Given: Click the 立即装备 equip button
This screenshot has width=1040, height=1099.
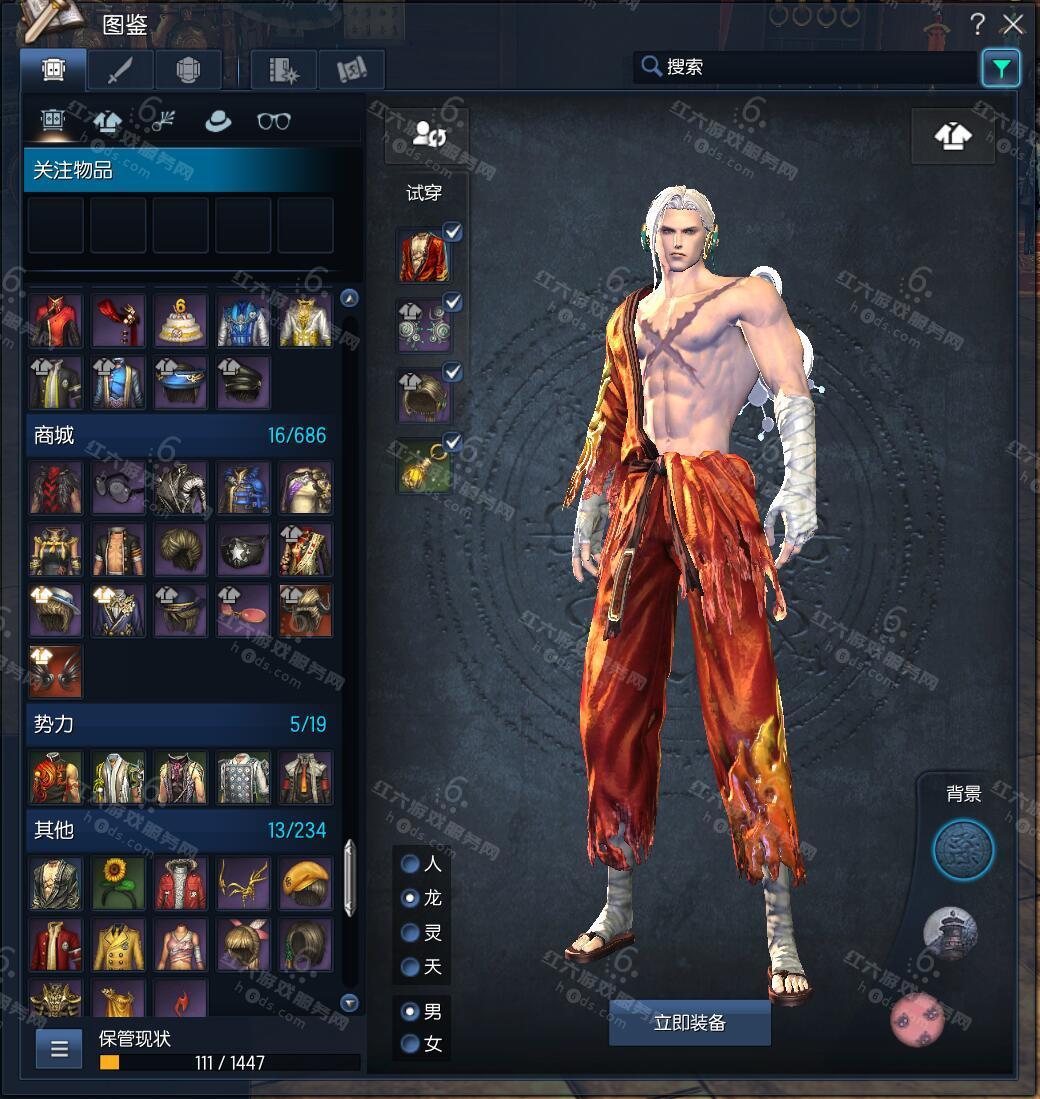Looking at the screenshot, I should coord(689,1022).
